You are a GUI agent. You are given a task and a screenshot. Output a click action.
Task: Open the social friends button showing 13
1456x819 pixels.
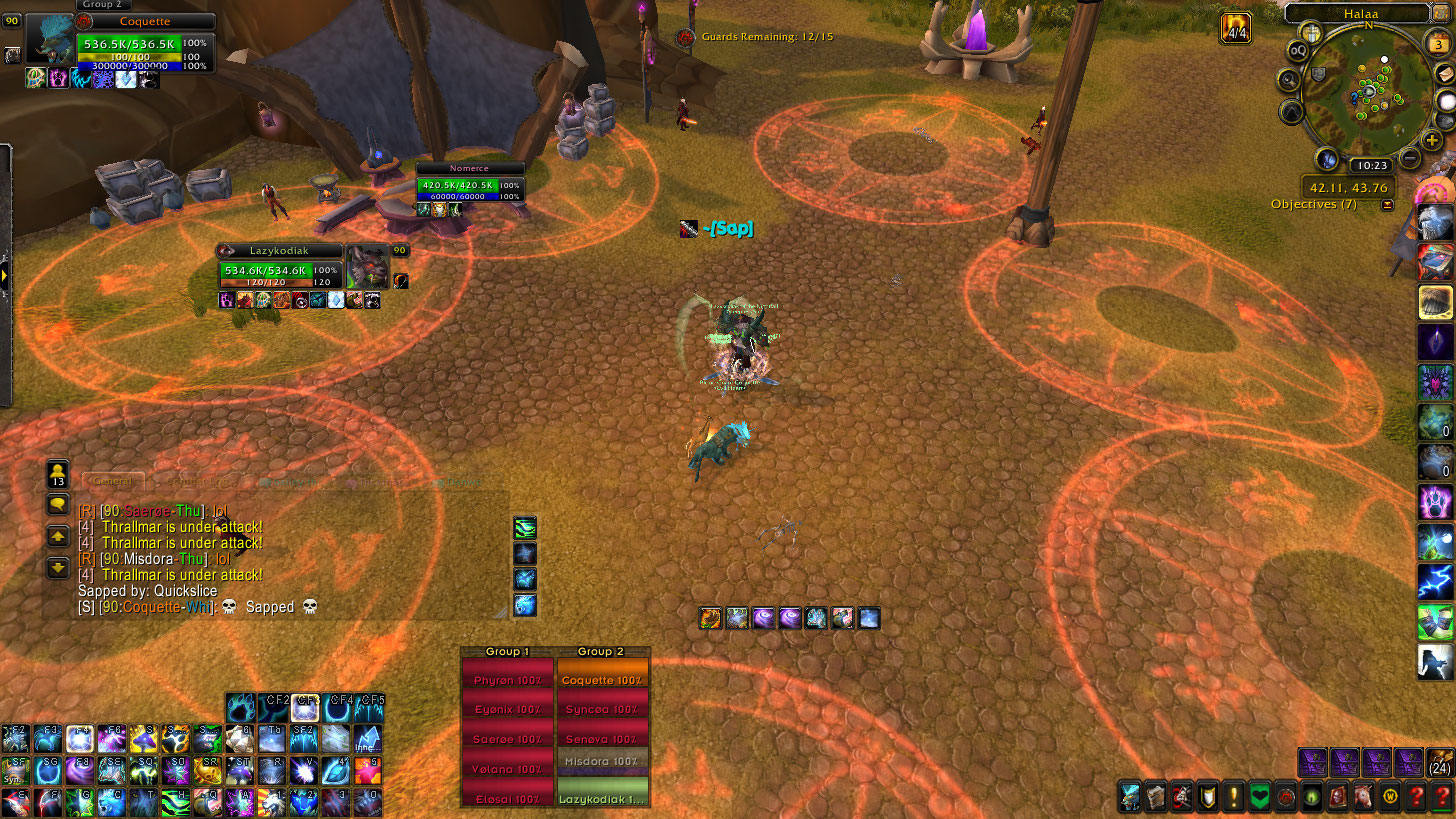tap(58, 473)
